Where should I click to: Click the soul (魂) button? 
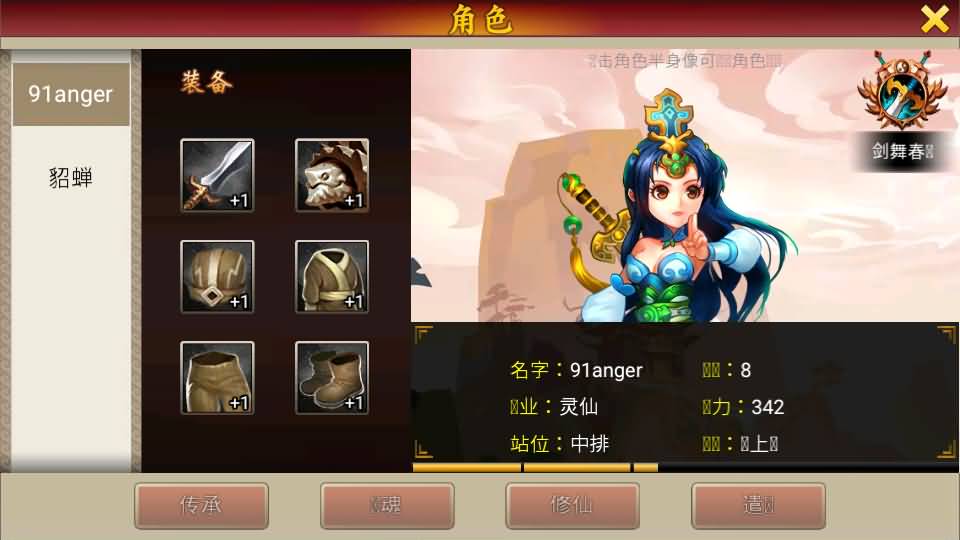[387, 505]
